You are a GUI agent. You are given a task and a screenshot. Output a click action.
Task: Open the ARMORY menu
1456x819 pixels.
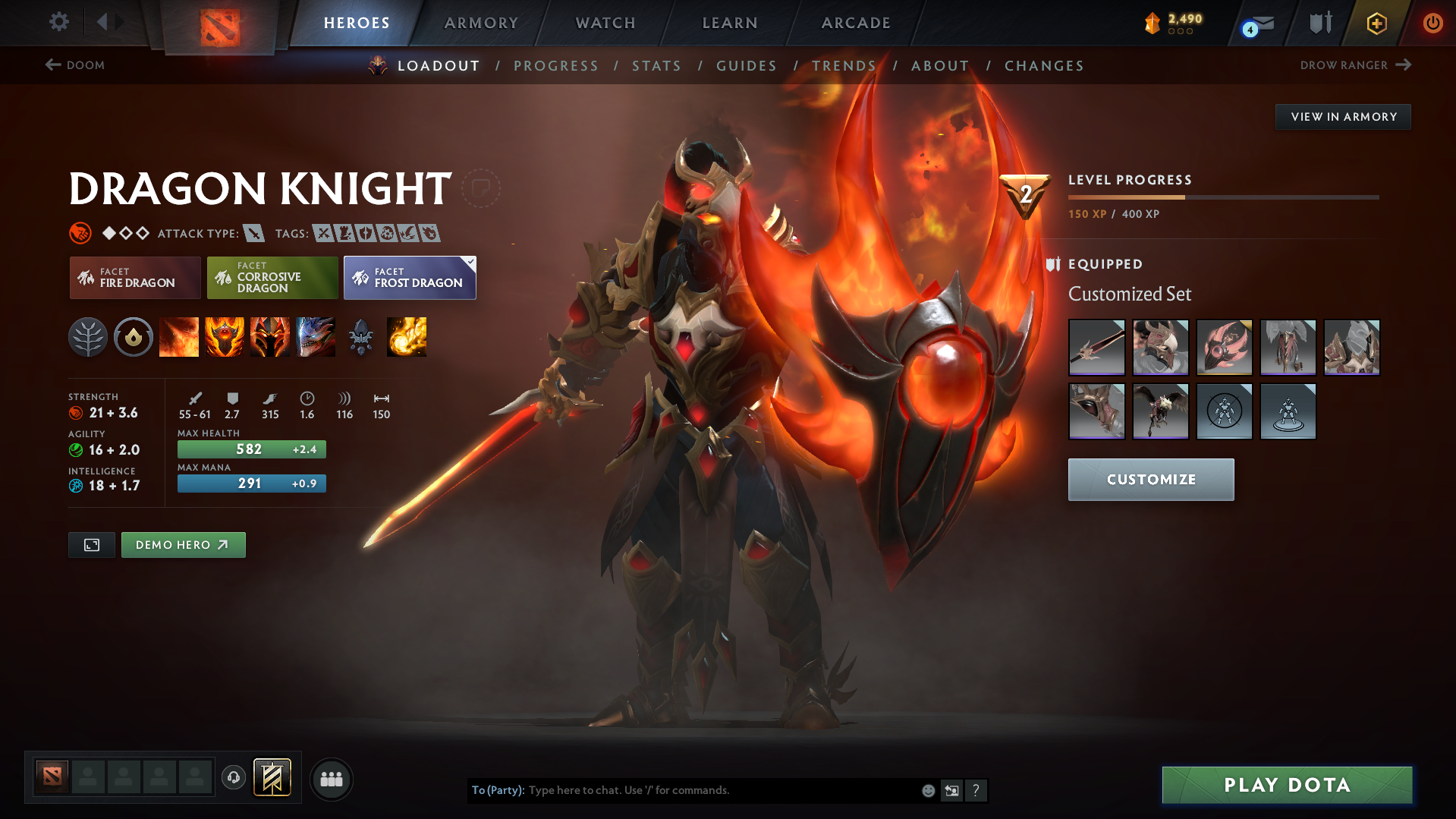click(481, 23)
